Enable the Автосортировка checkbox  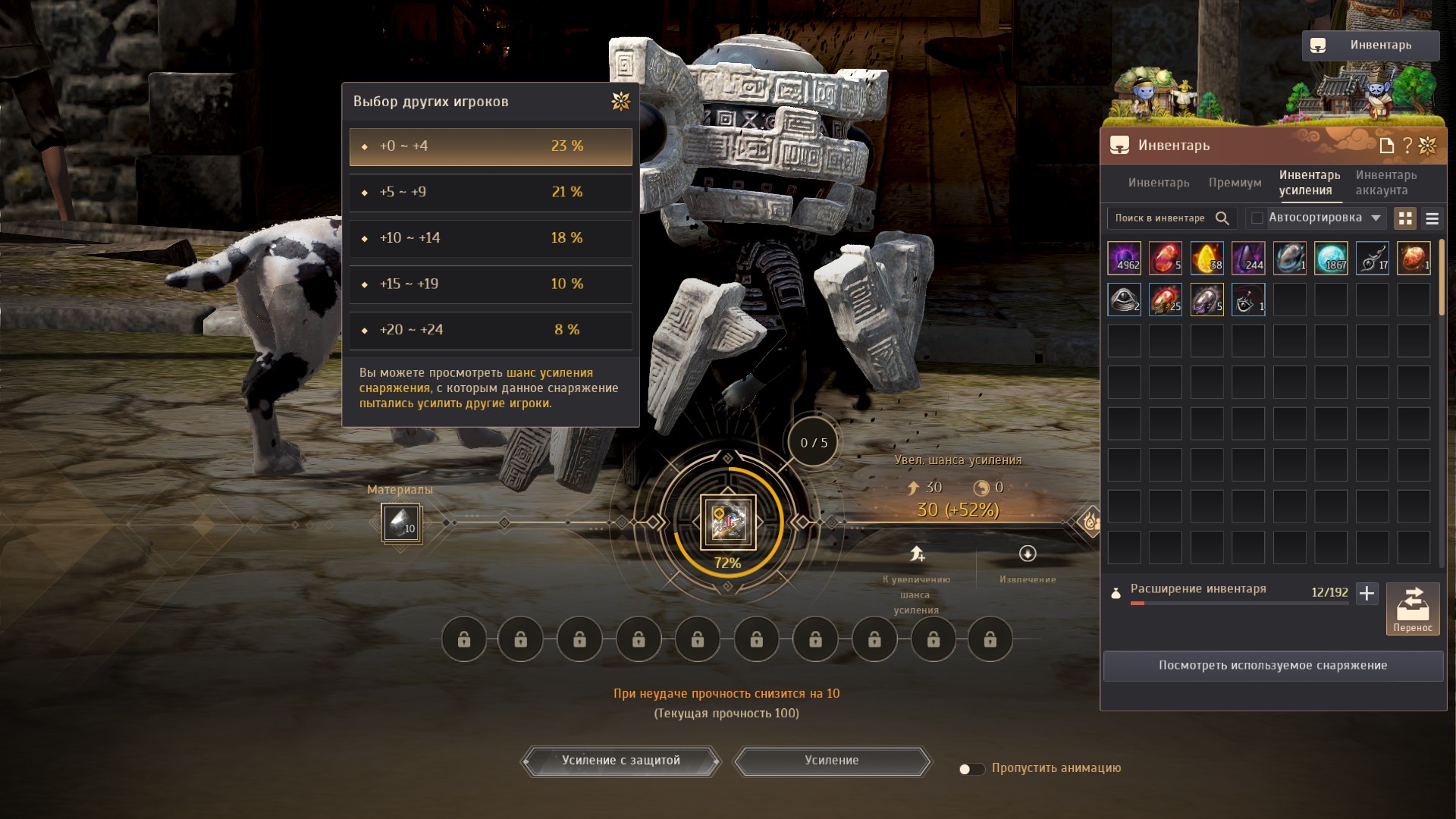point(1257,218)
